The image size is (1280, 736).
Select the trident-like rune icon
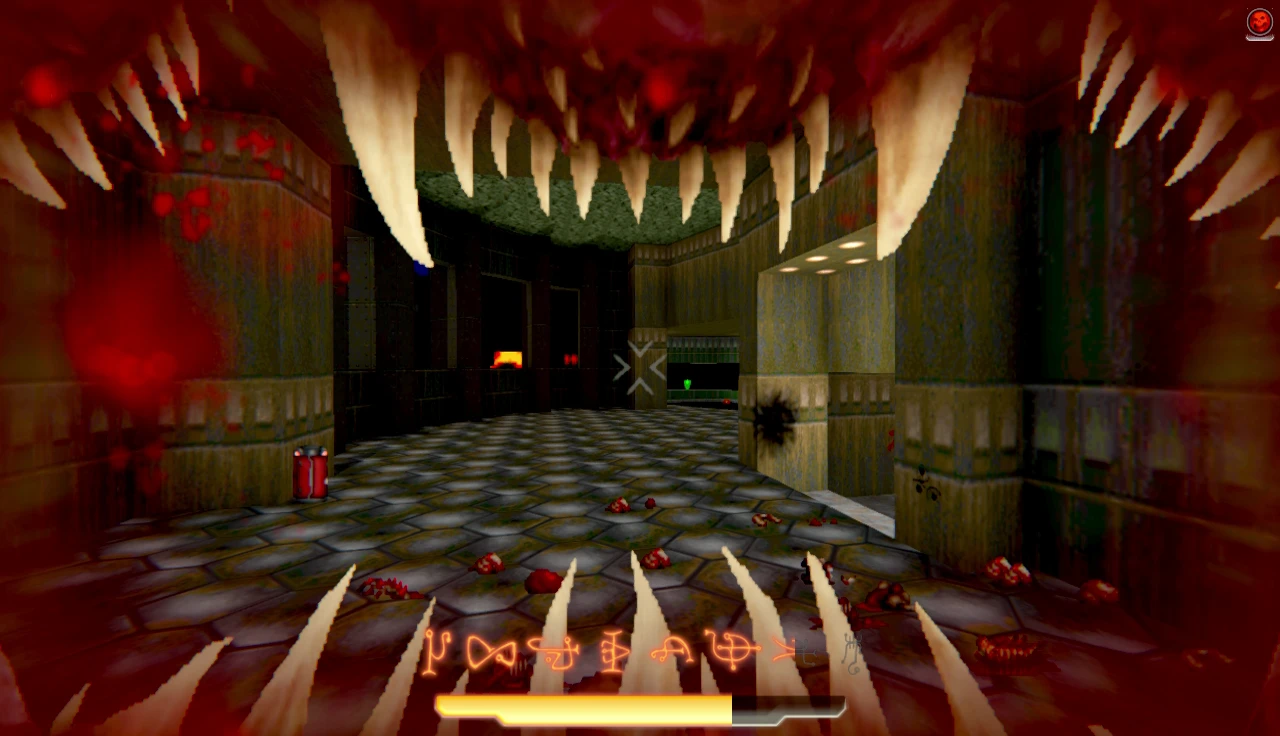click(x=618, y=650)
